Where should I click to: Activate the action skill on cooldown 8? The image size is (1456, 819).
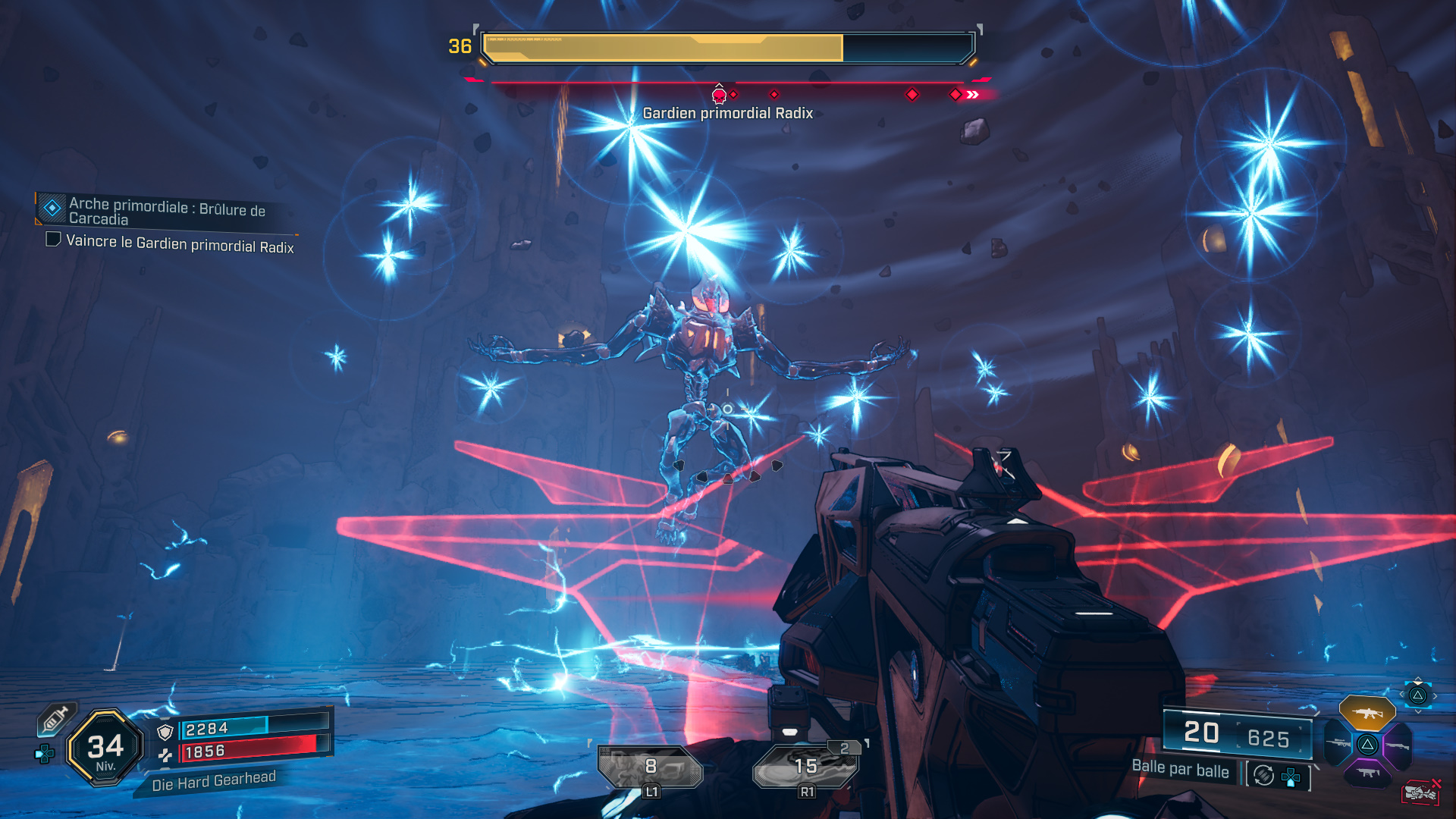[650, 767]
